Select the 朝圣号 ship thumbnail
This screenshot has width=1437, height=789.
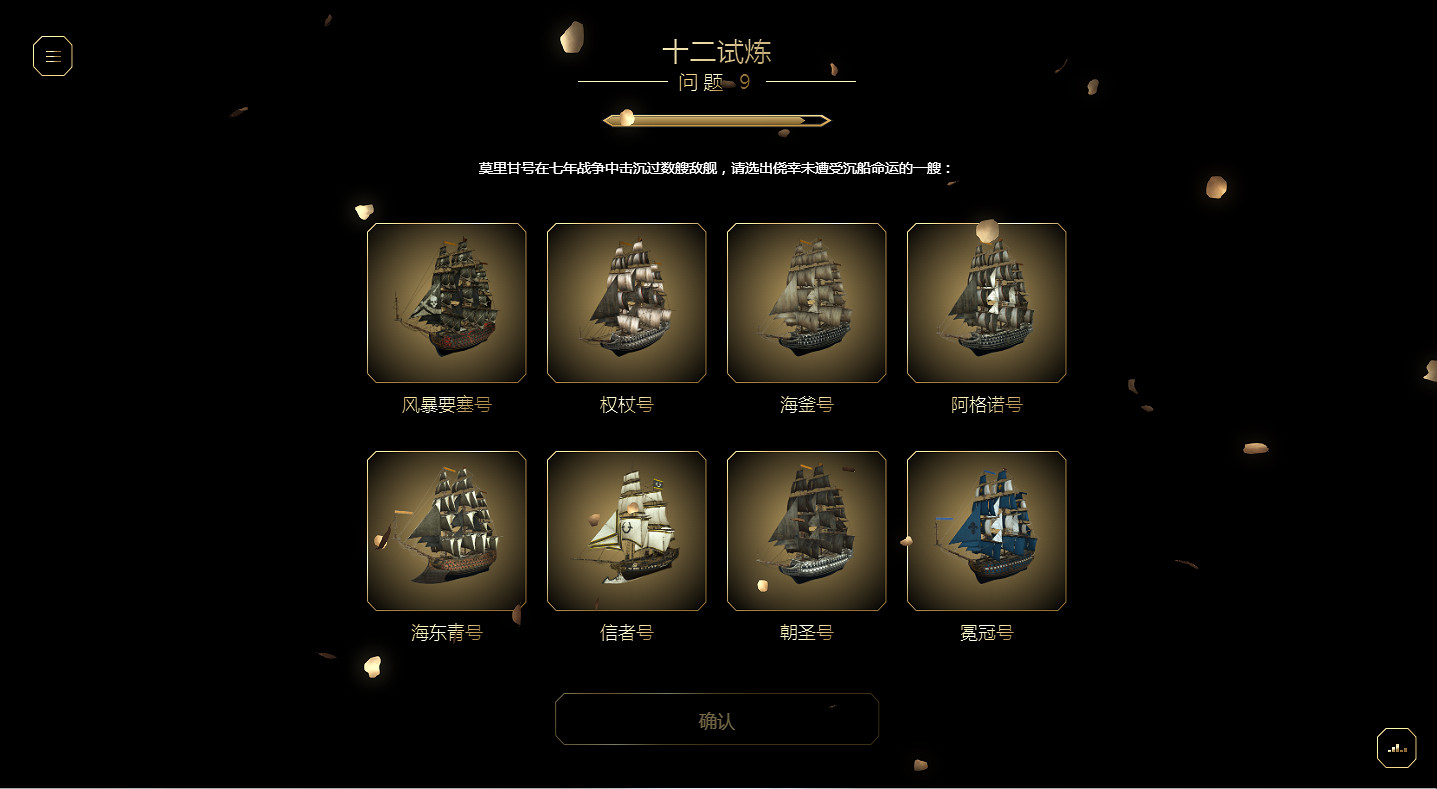point(806,531)
